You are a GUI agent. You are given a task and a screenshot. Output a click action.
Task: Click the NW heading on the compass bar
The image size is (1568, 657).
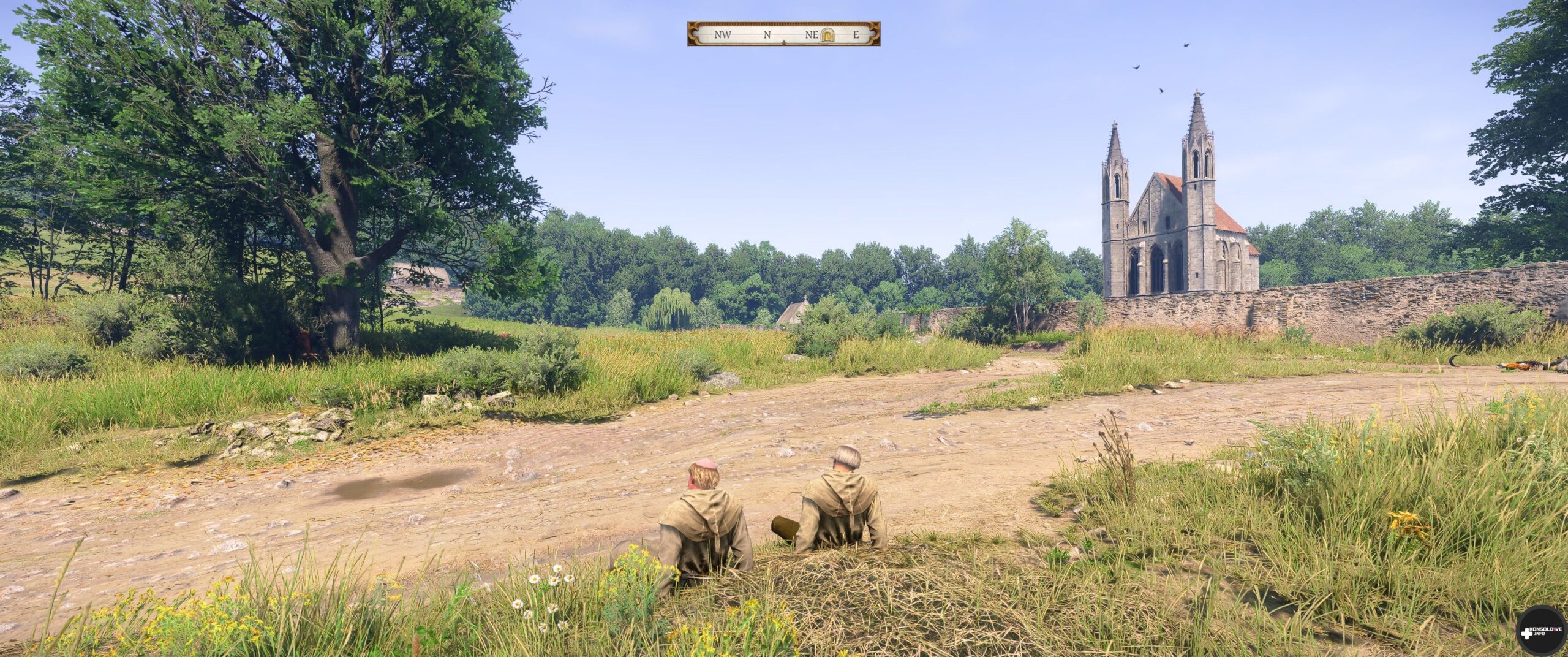pyautogui.click(x=723, y=35)
